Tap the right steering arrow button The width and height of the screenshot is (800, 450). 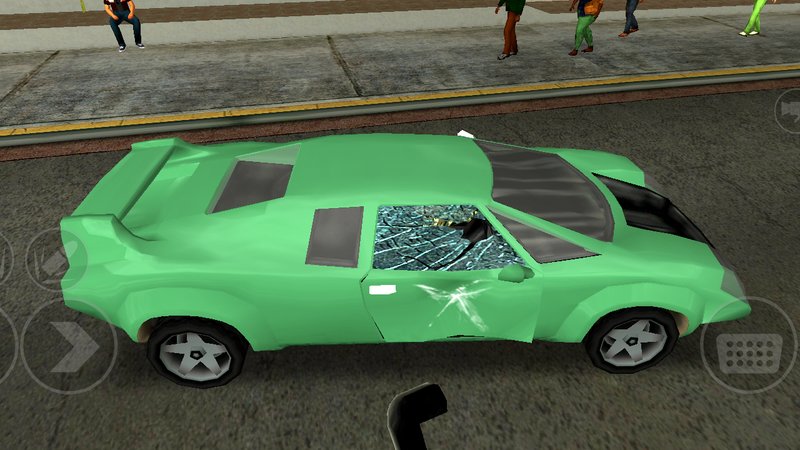point(68,346)
